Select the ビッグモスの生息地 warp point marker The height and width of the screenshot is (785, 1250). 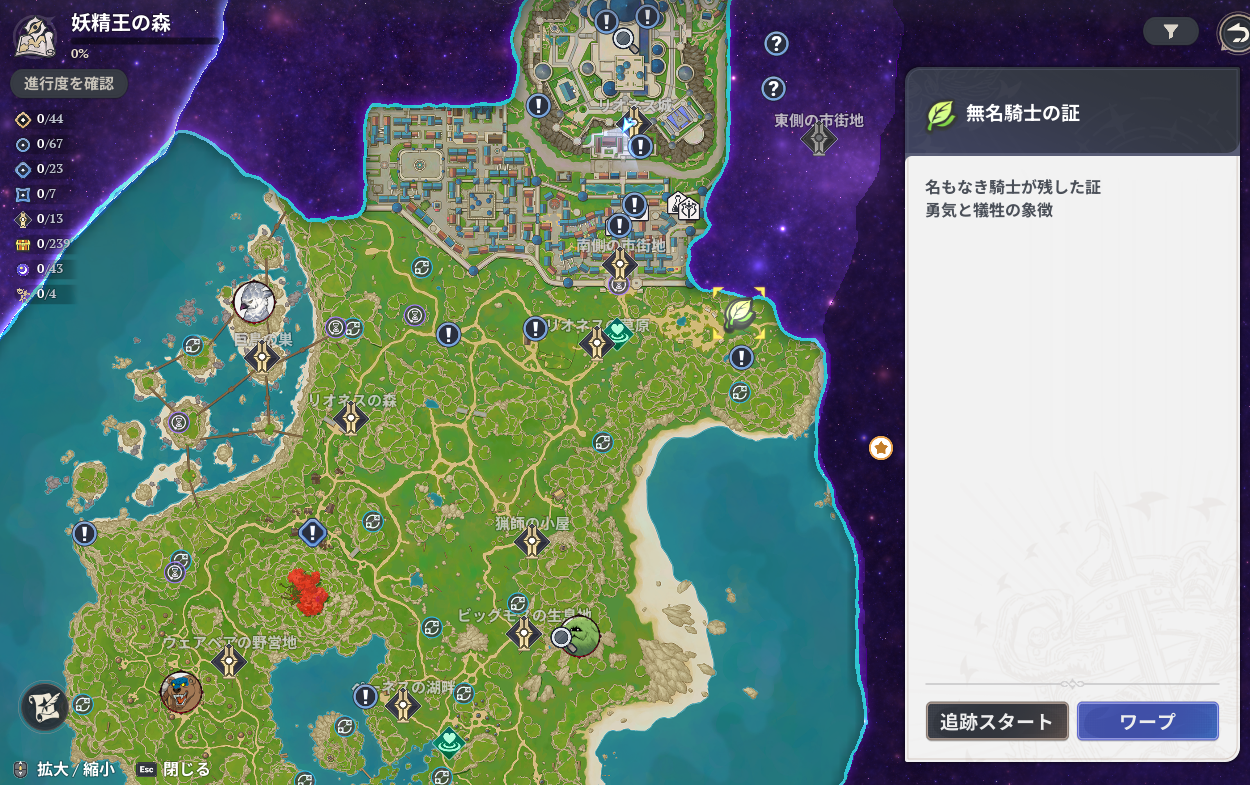coord(525,633)
